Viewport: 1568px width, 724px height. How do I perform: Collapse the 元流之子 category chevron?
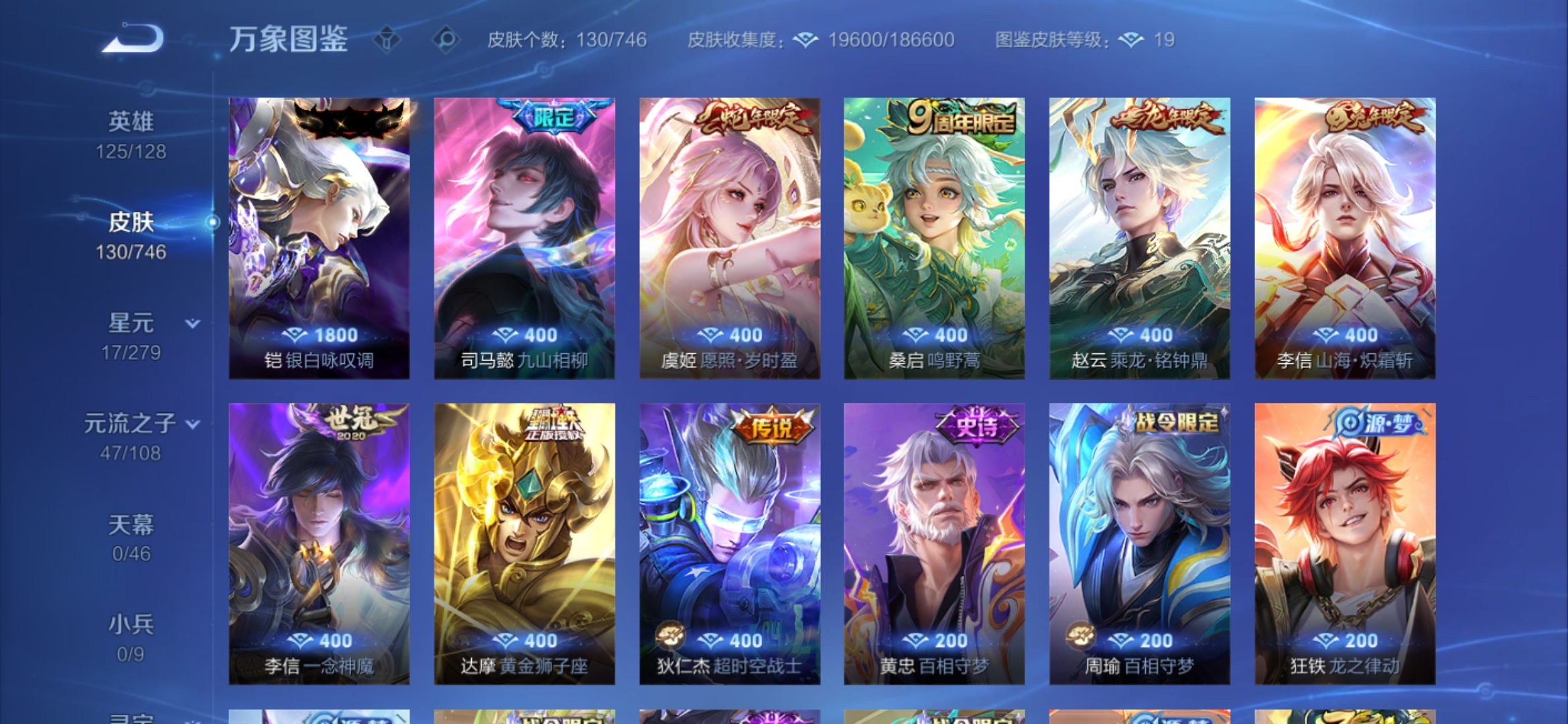tap(194, 424)
